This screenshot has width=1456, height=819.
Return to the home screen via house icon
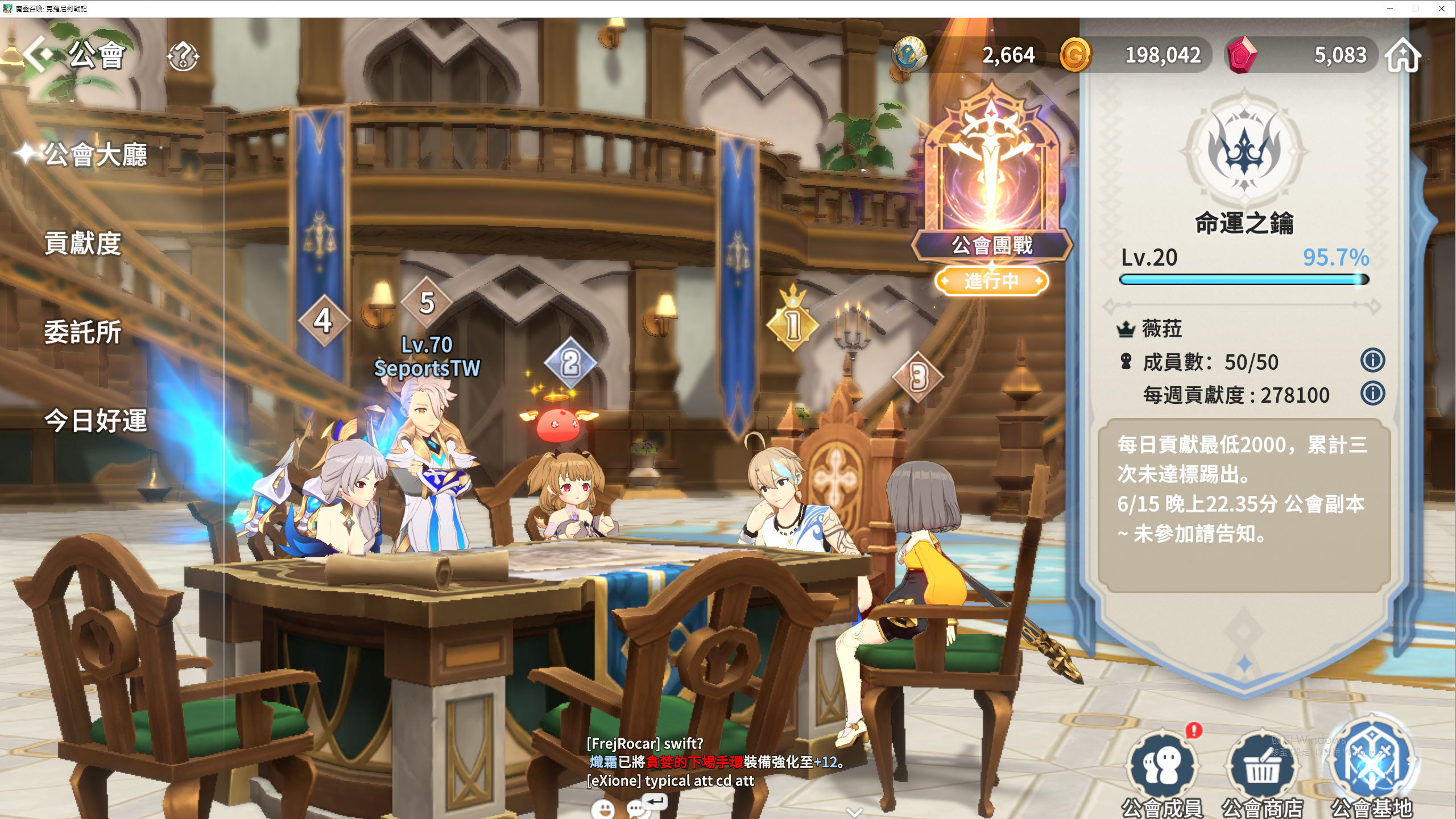(x=1403, y=56)
